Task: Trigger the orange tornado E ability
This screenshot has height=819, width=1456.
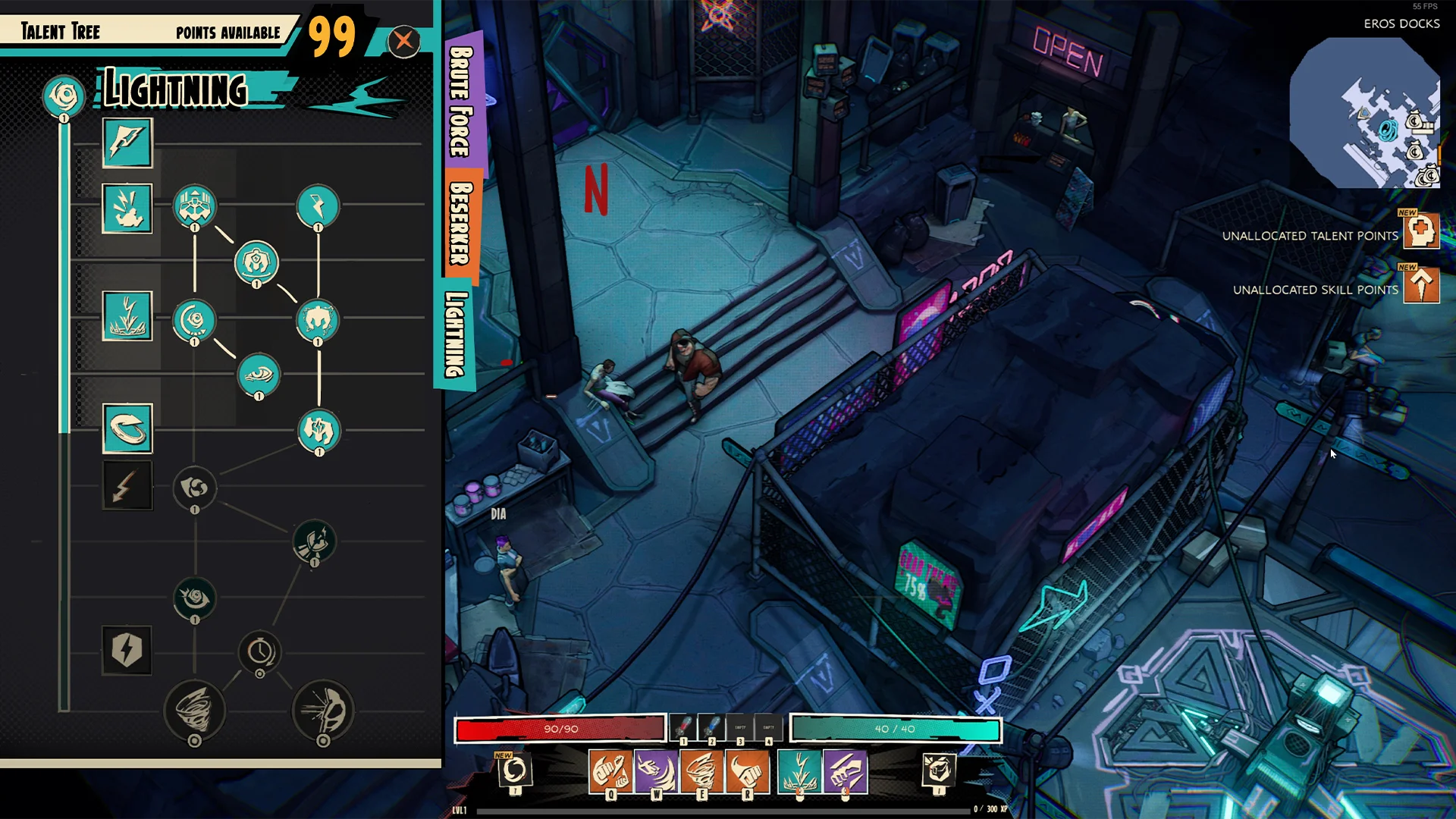Action: coord(701,772)
